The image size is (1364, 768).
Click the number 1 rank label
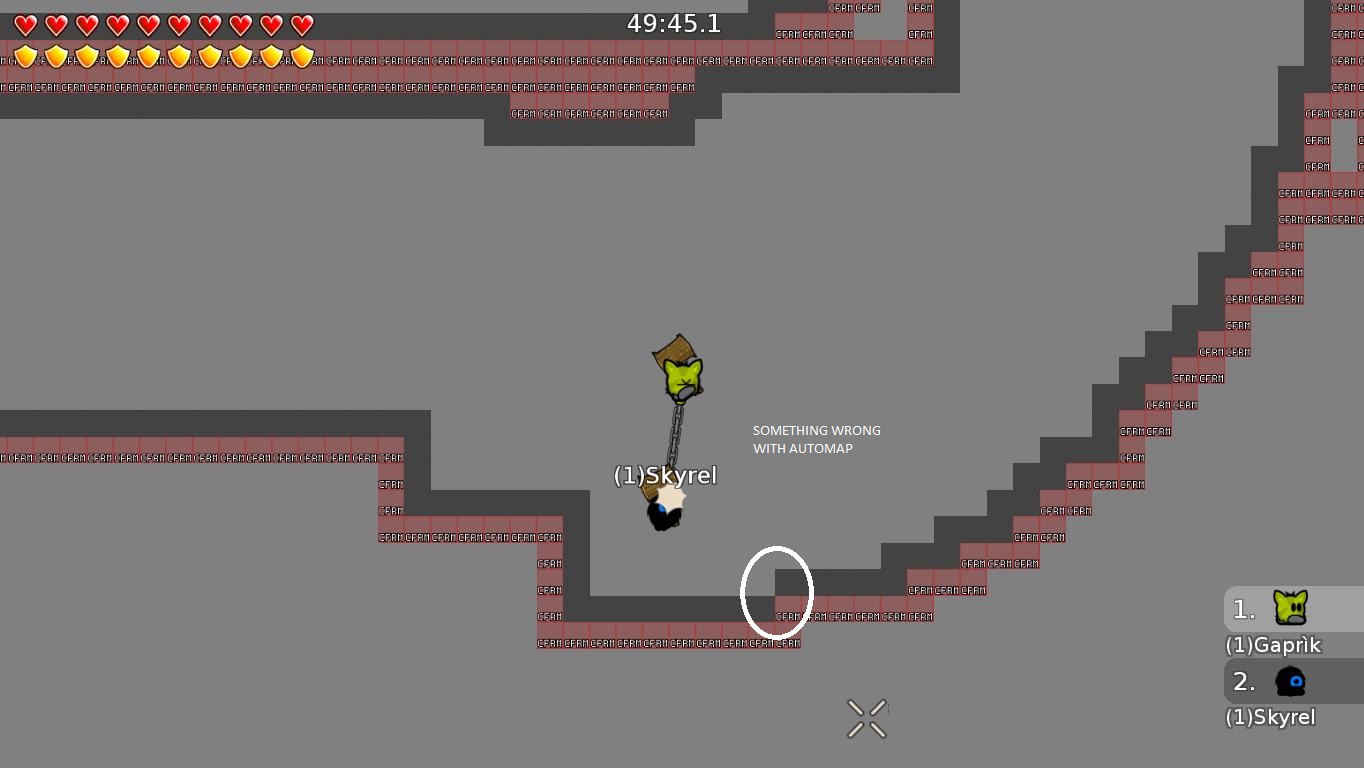[x=1242, y=608]
